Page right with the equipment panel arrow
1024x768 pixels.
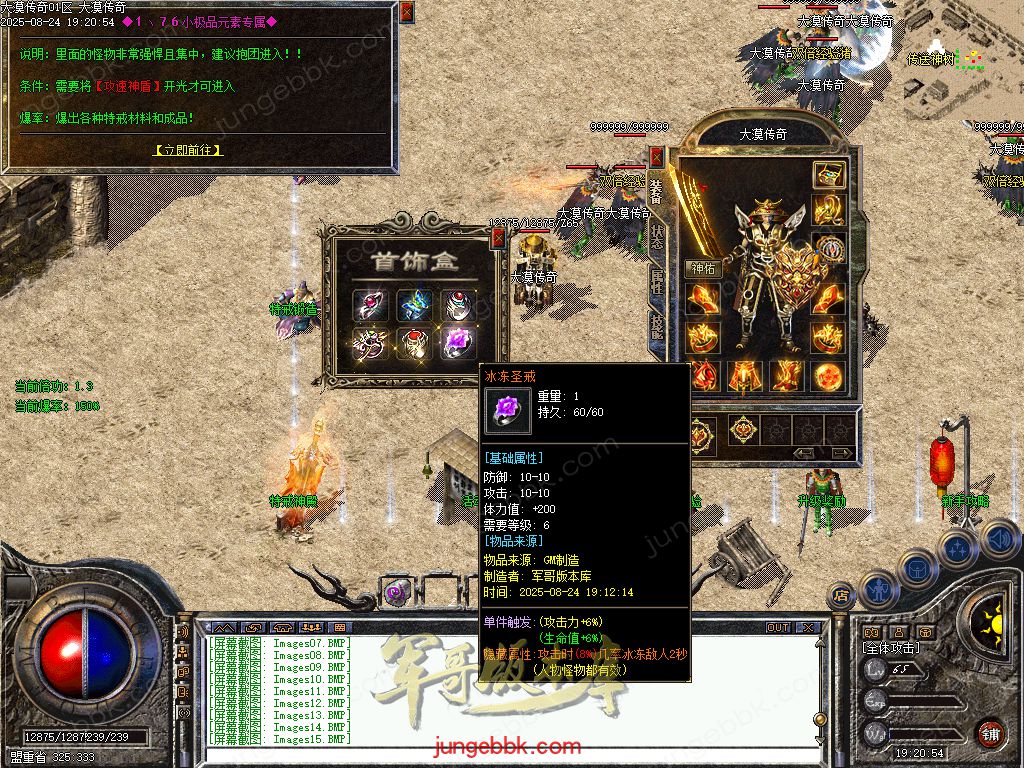(x=841, y=453)
